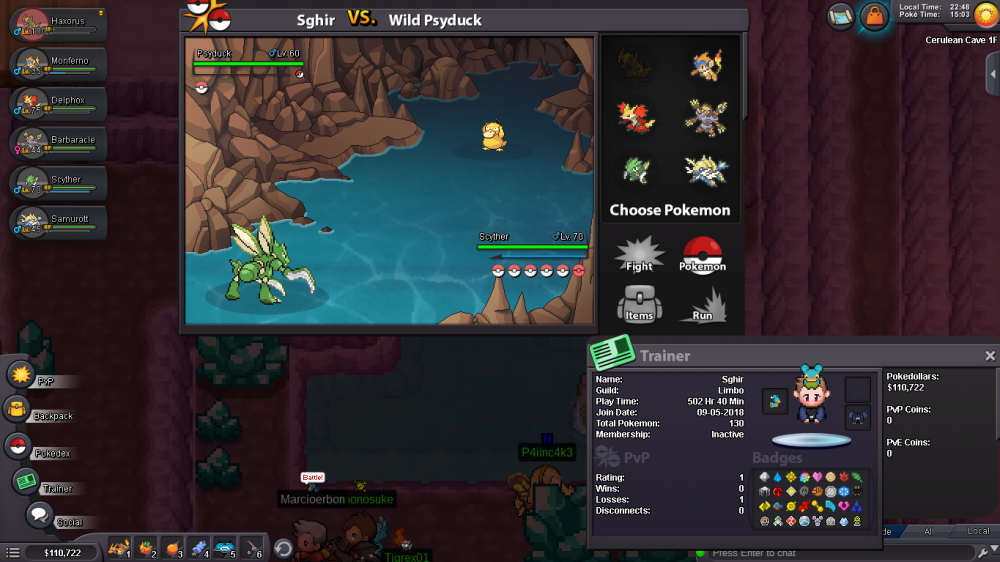Screen dimensions: 1000x562
Task: Click the hamburger menu beside the money display
Action: click(13, 552)
